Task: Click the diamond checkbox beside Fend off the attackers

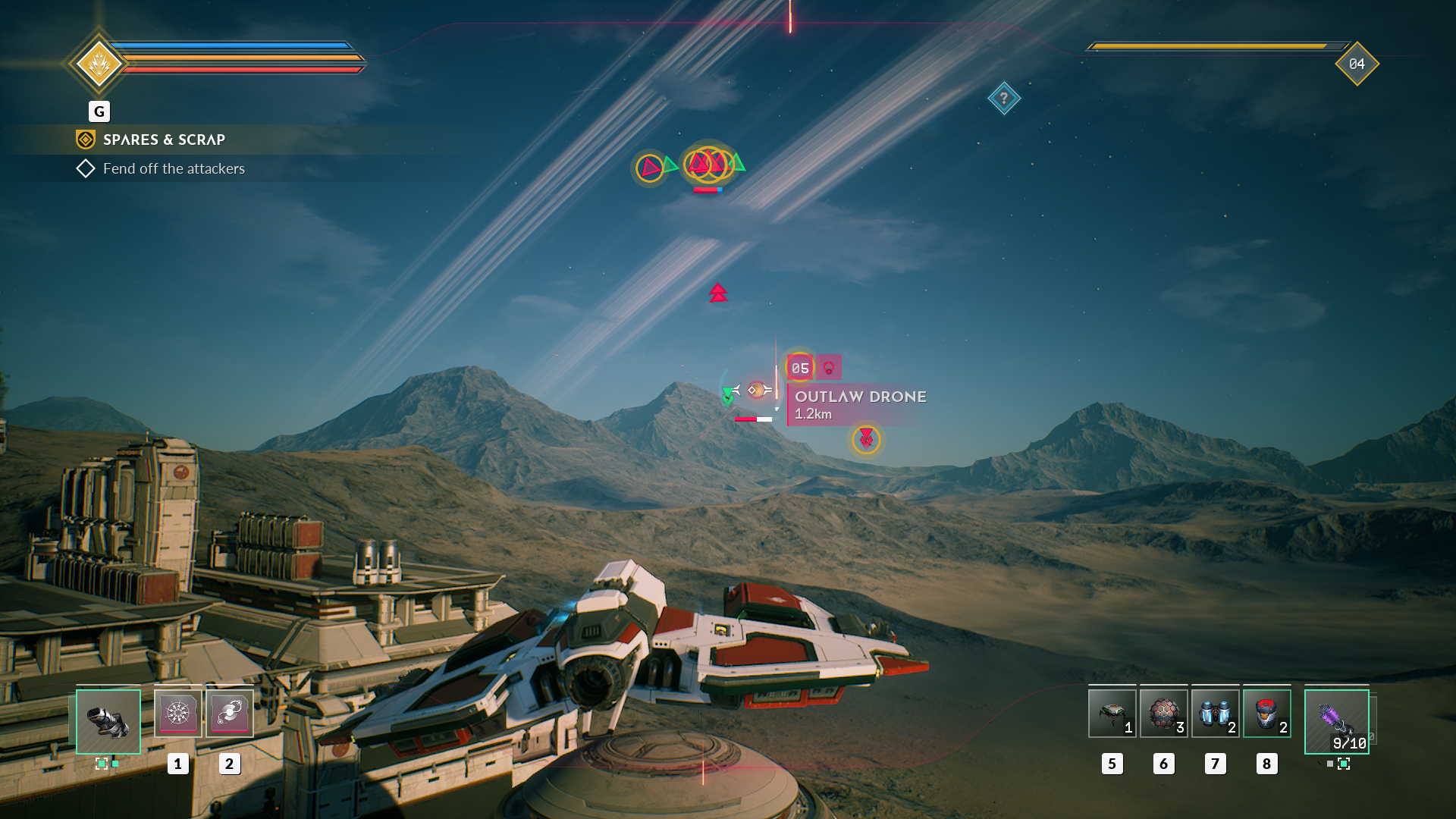Action: [x=85, y=168]
